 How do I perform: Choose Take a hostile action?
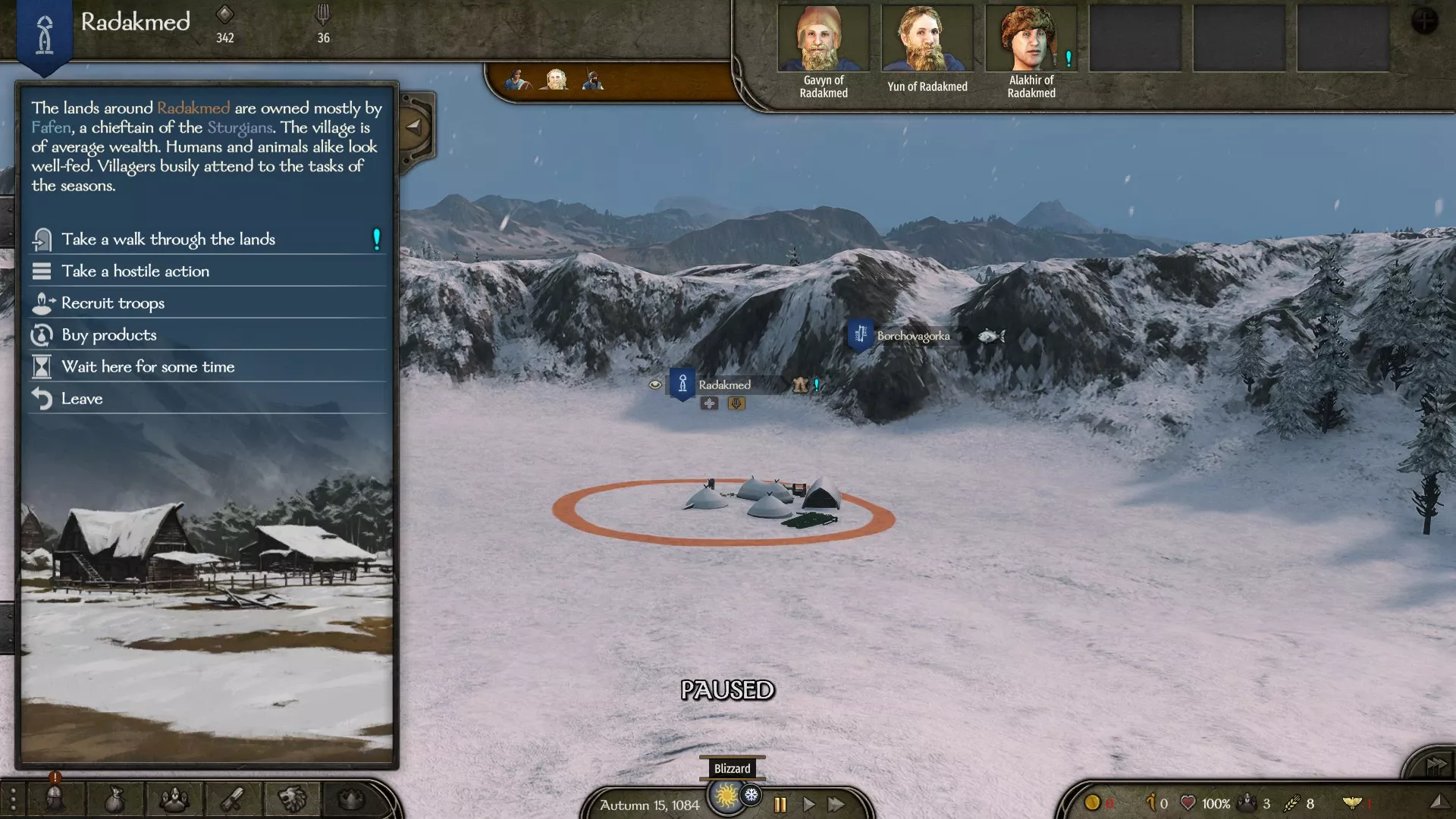click(135, 271)
